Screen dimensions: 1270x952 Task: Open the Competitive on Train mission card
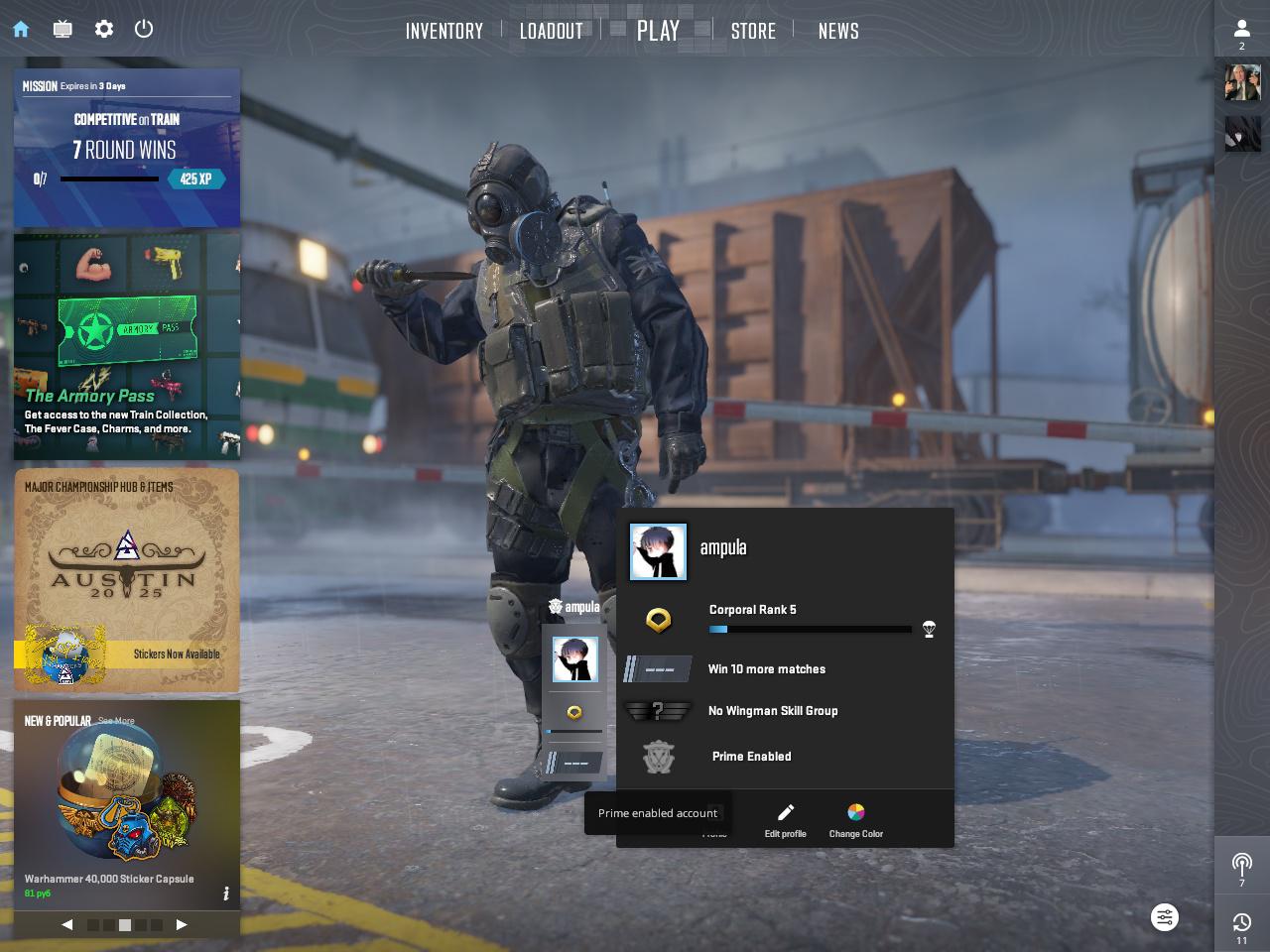pos(127,149)
